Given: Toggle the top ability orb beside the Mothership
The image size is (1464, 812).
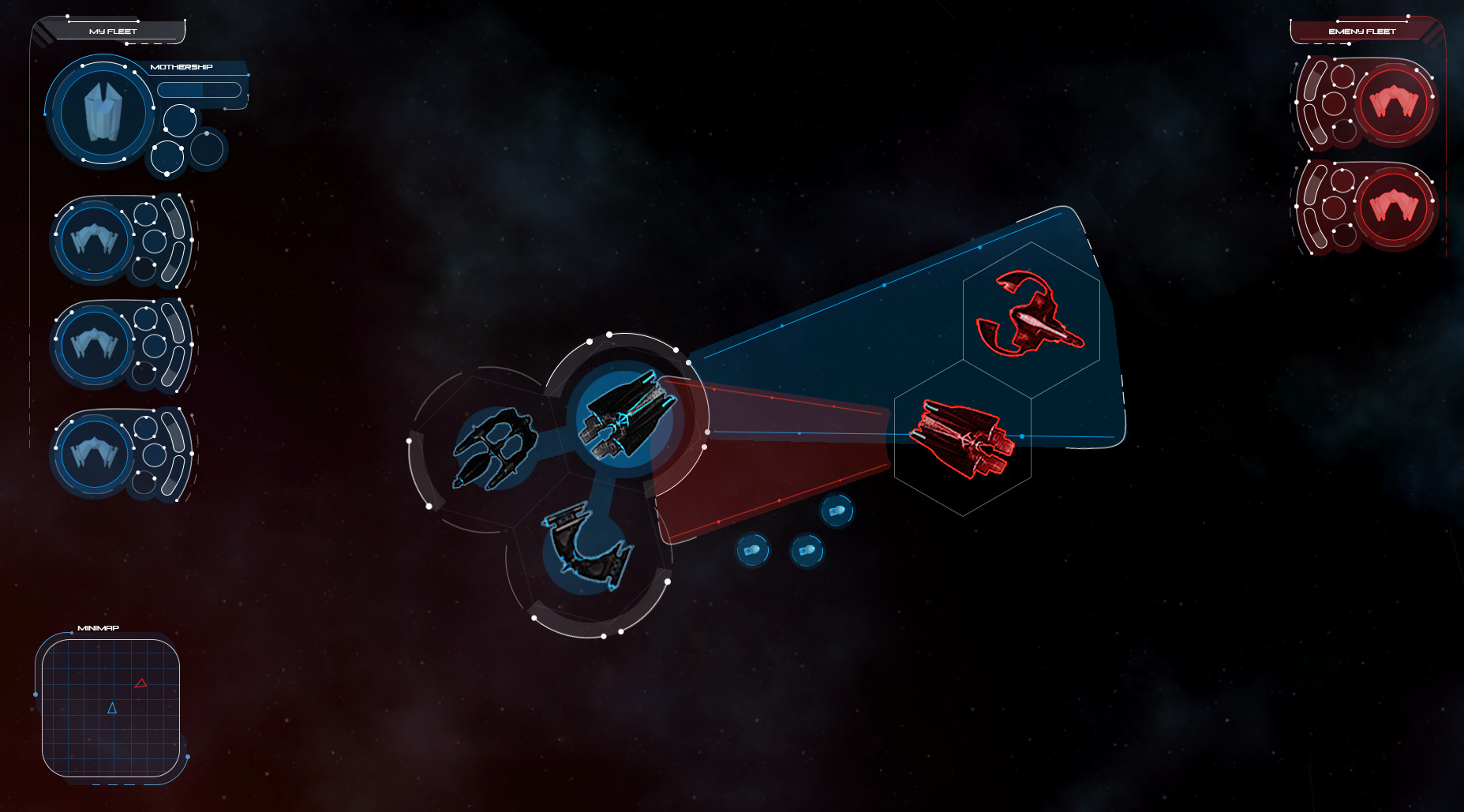Looking at the screenshot, I should 180,122.
